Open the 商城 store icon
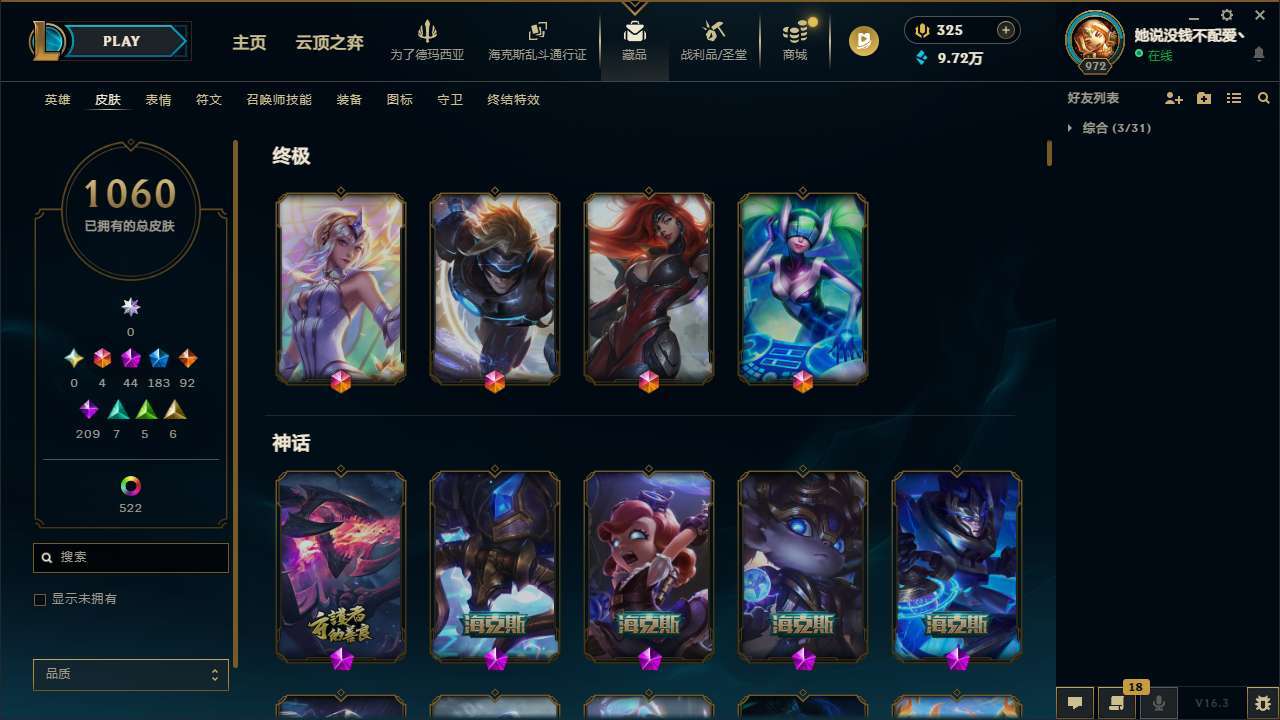The height and width of the screenshot is (720, 1280). pos(794,40)
